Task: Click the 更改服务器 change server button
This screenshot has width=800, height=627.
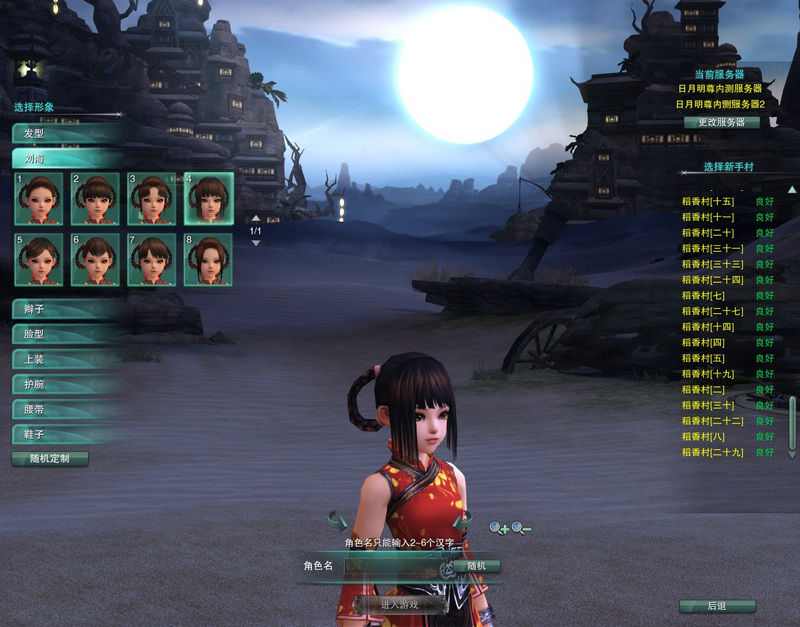Action: [x=721, y=122]
